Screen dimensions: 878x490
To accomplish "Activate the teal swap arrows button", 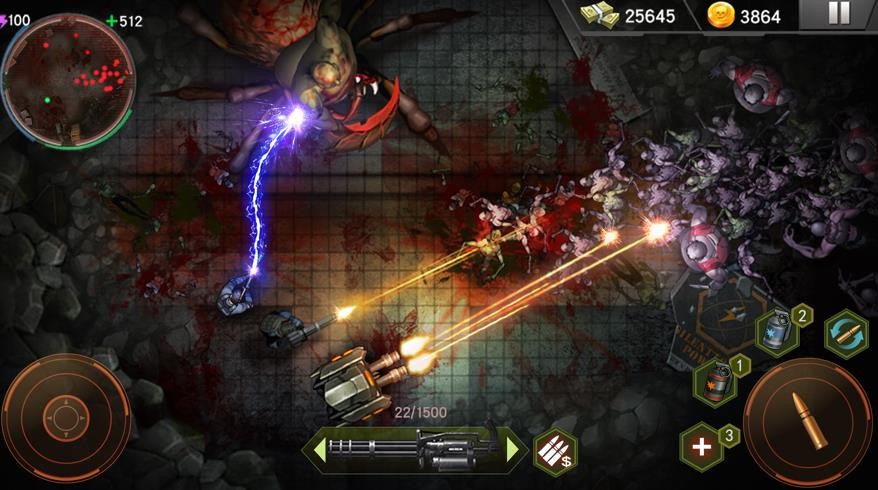I will tap(845, 334).
